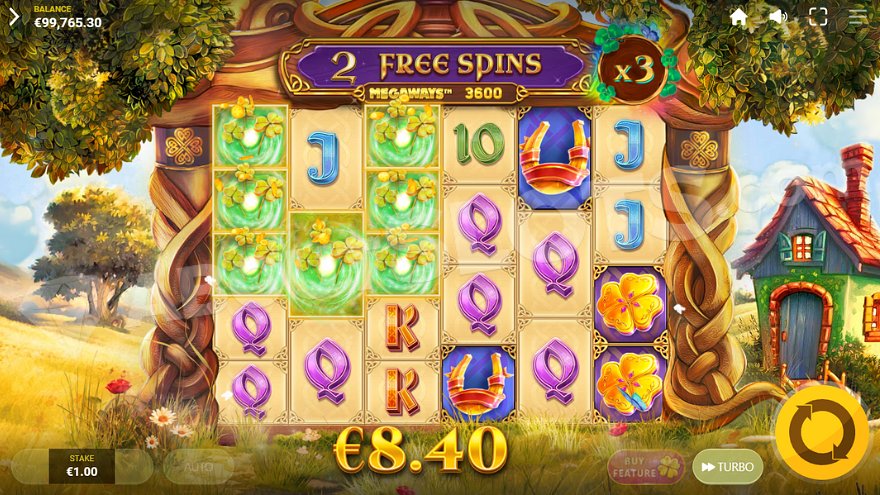Start Auto spin mode
The image size is (880, 495).
pos(198,466)
